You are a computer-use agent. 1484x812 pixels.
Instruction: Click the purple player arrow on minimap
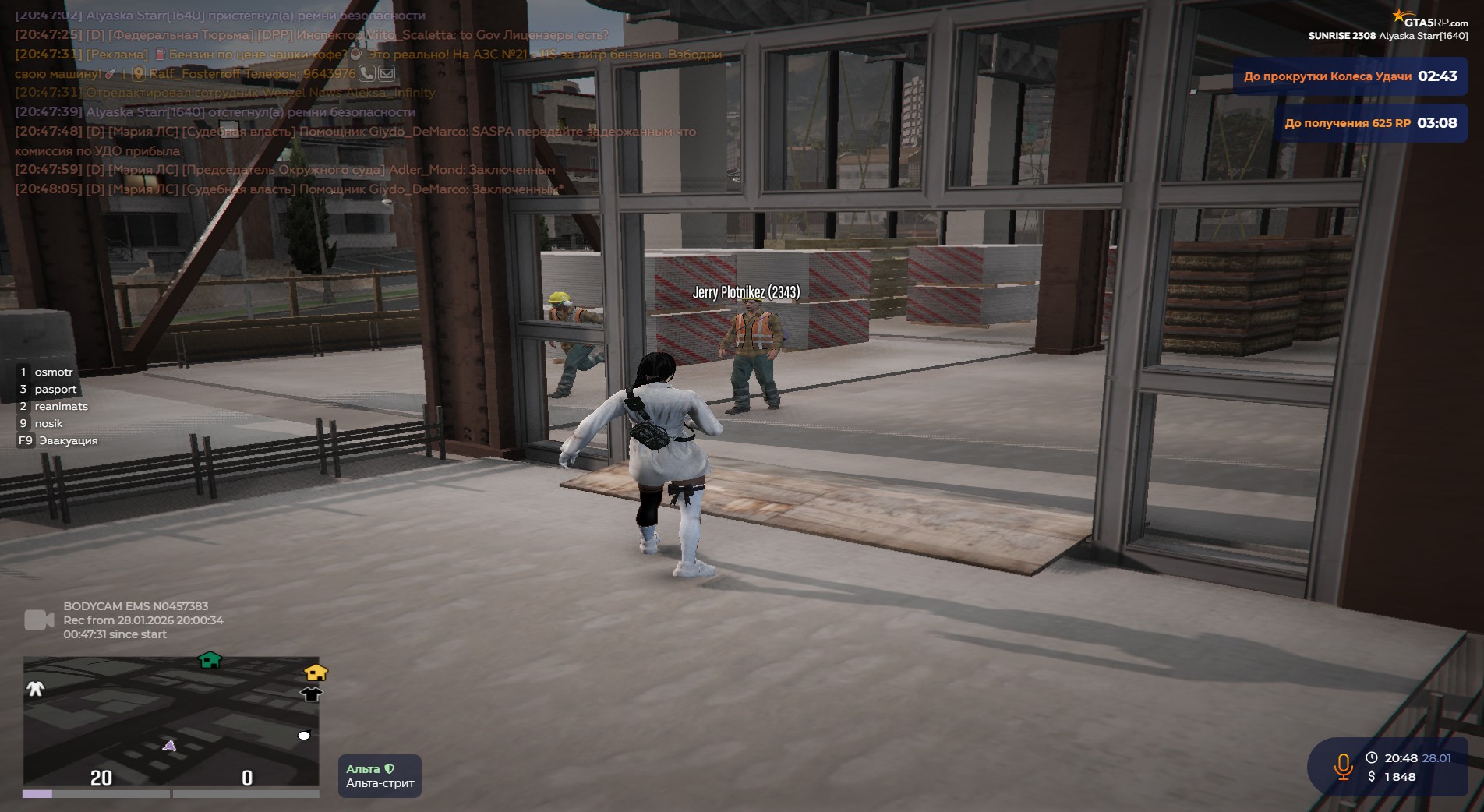click(x=169, y=746)
